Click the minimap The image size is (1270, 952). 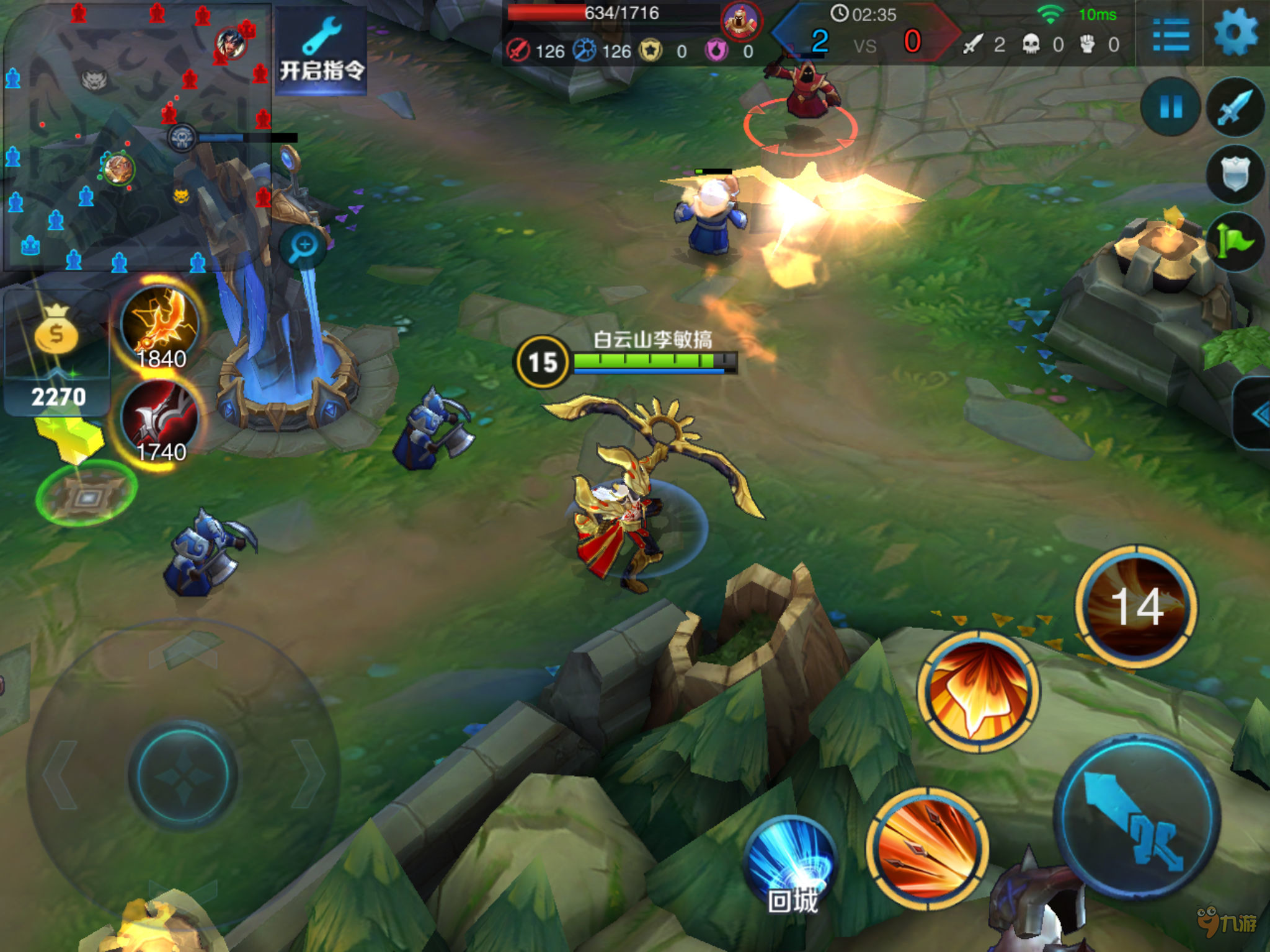tap(136, 136)
